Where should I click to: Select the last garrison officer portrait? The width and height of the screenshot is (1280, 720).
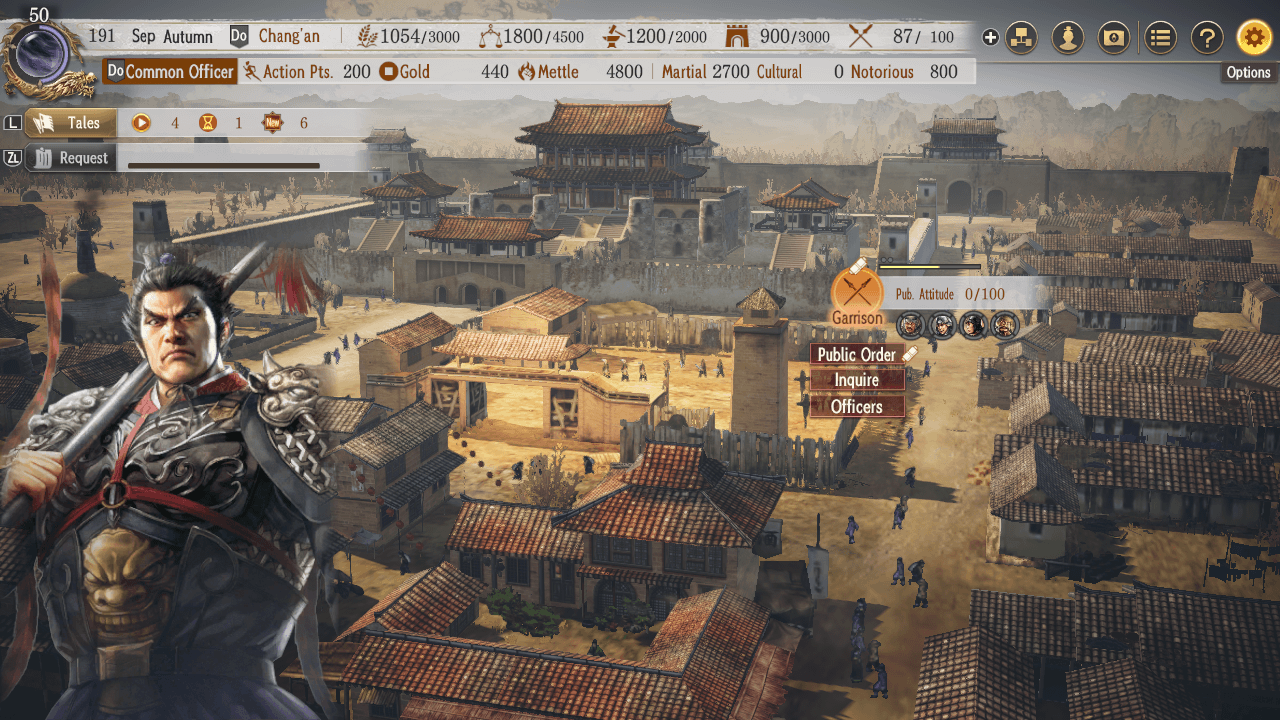pyautogui.click(x=1004, y=324)
